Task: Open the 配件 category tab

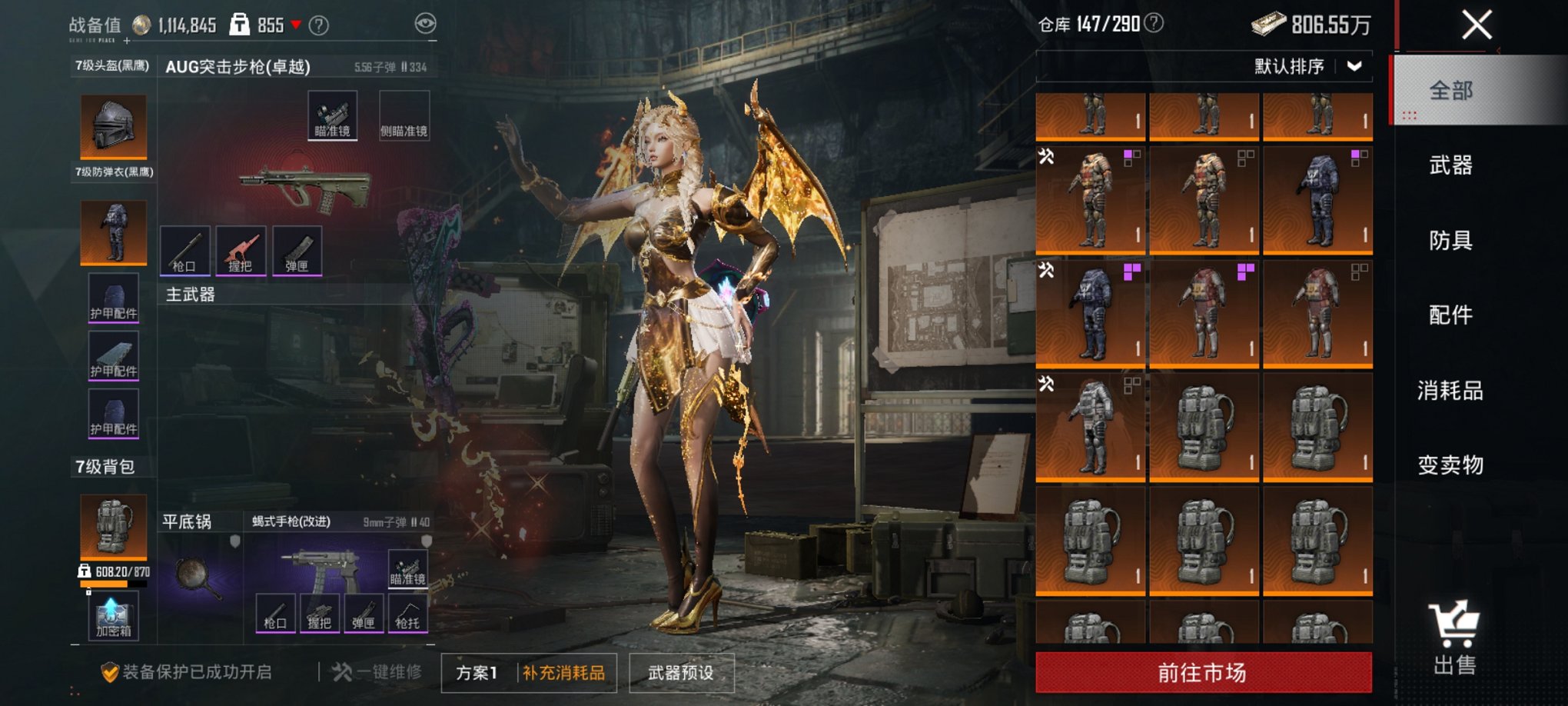Action: pos(1450,315)
